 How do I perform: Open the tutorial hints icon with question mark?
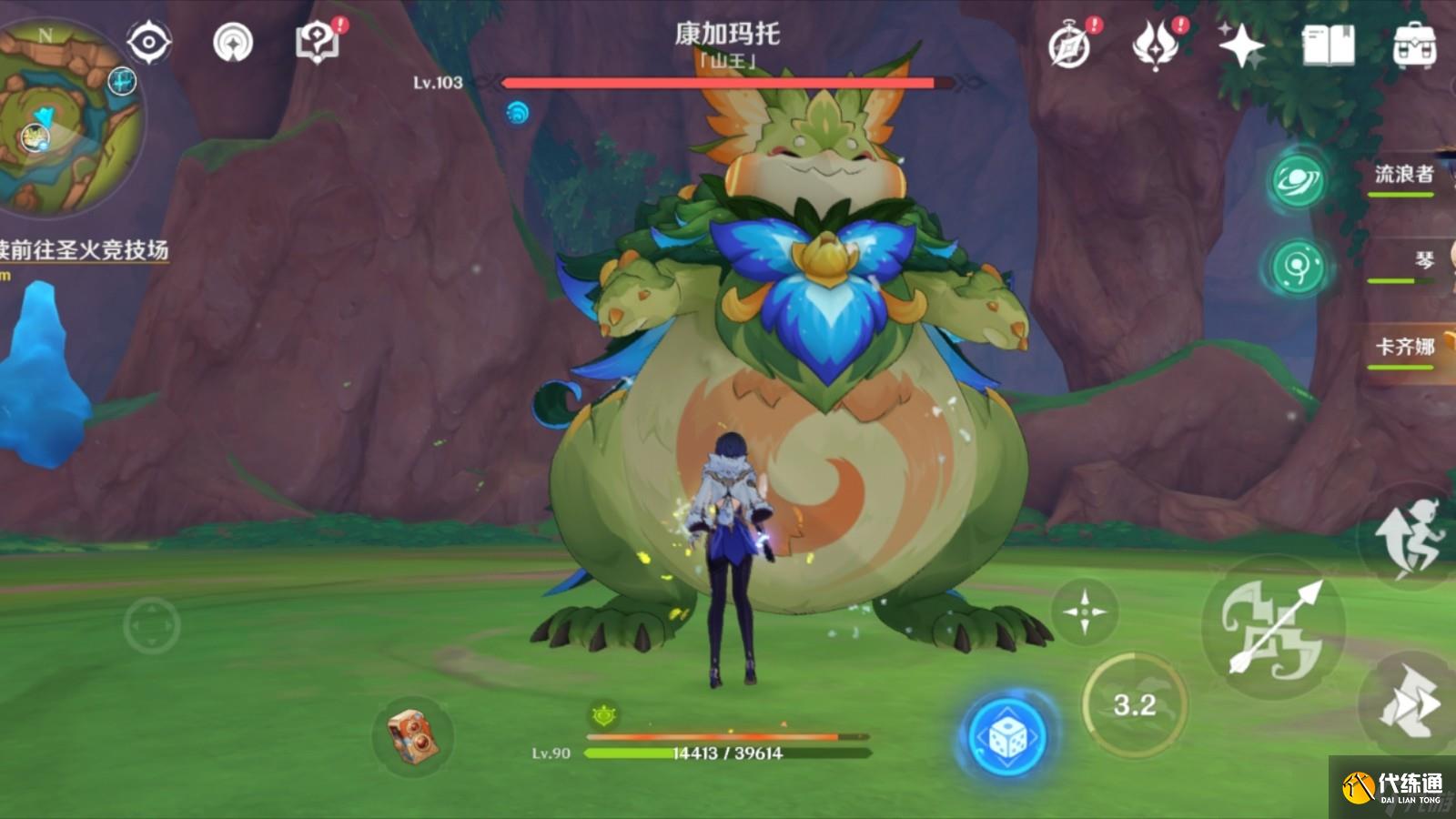[x=318, y=42]
